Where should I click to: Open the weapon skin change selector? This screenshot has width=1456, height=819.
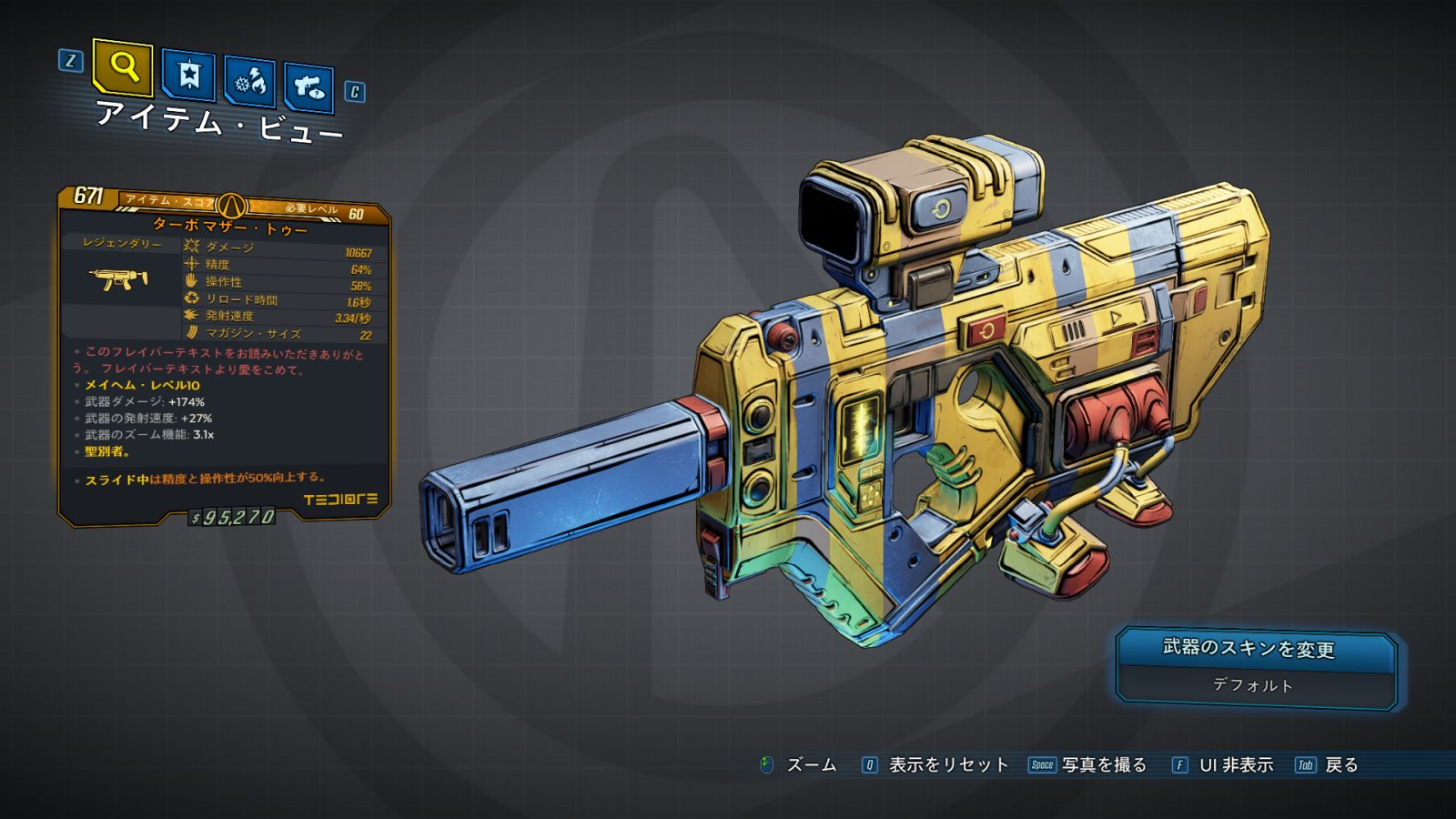[1256, 667]
